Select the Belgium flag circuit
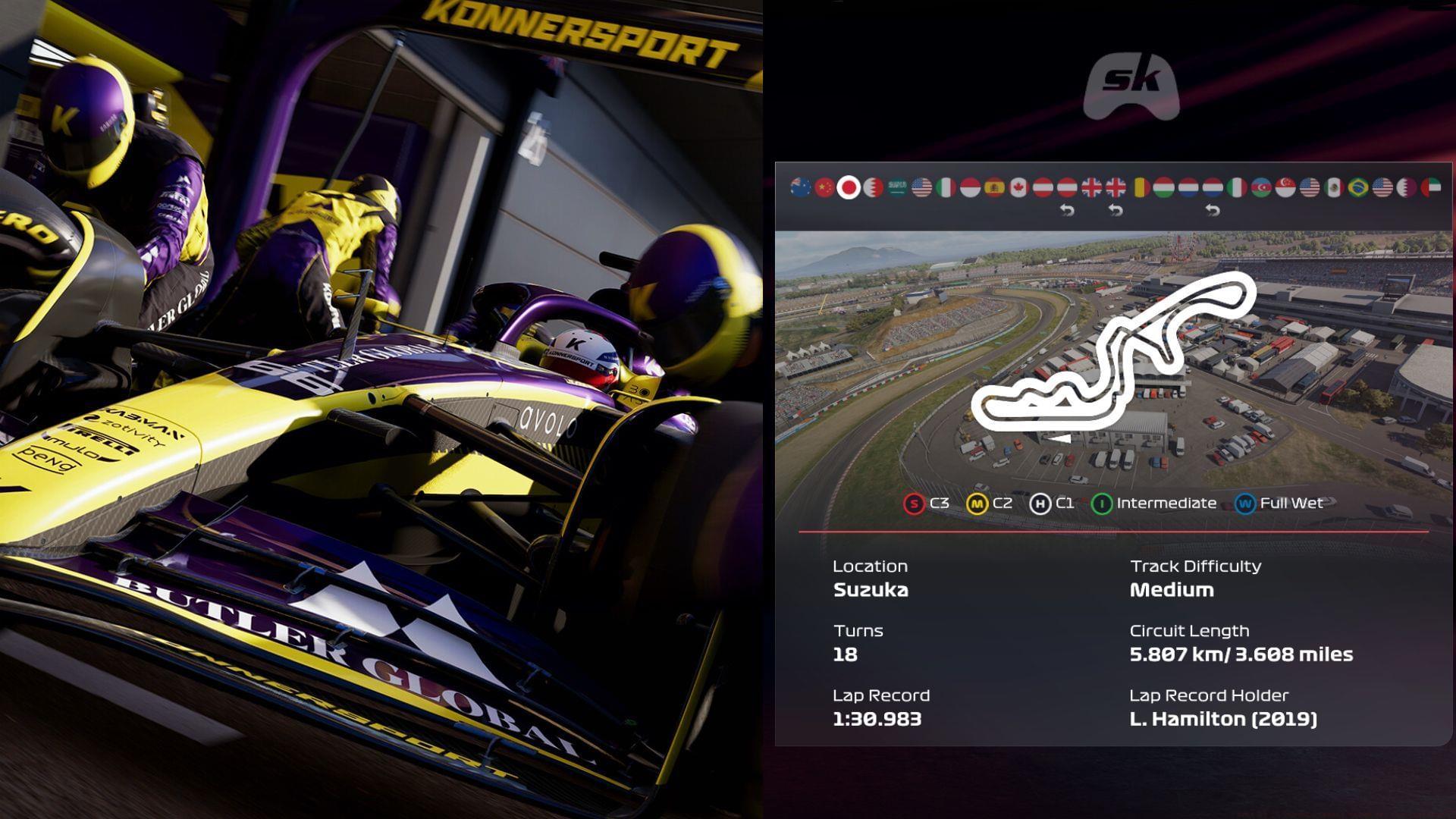The width and height of the screenshot is (1456, 819). click(1140, 187)
